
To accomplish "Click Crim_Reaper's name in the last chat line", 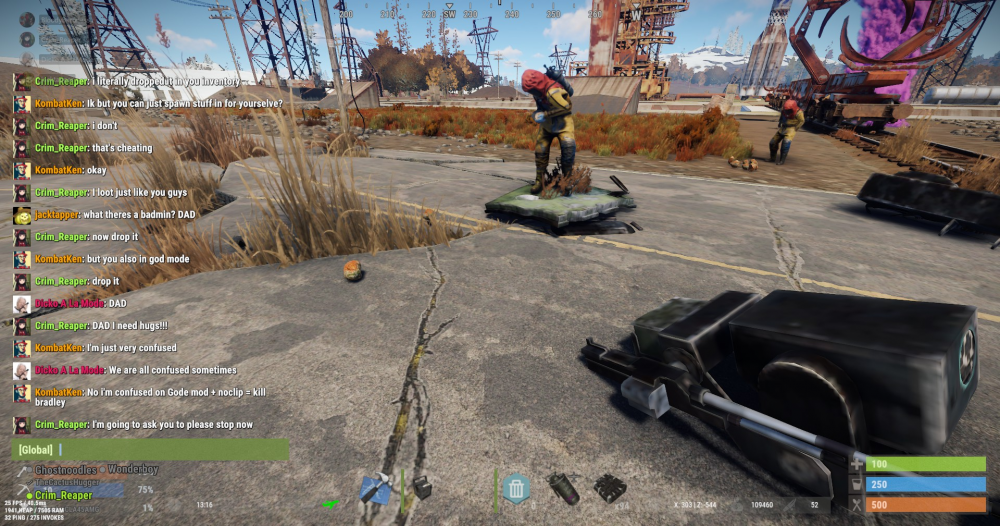I will click(x=61, y=424).
